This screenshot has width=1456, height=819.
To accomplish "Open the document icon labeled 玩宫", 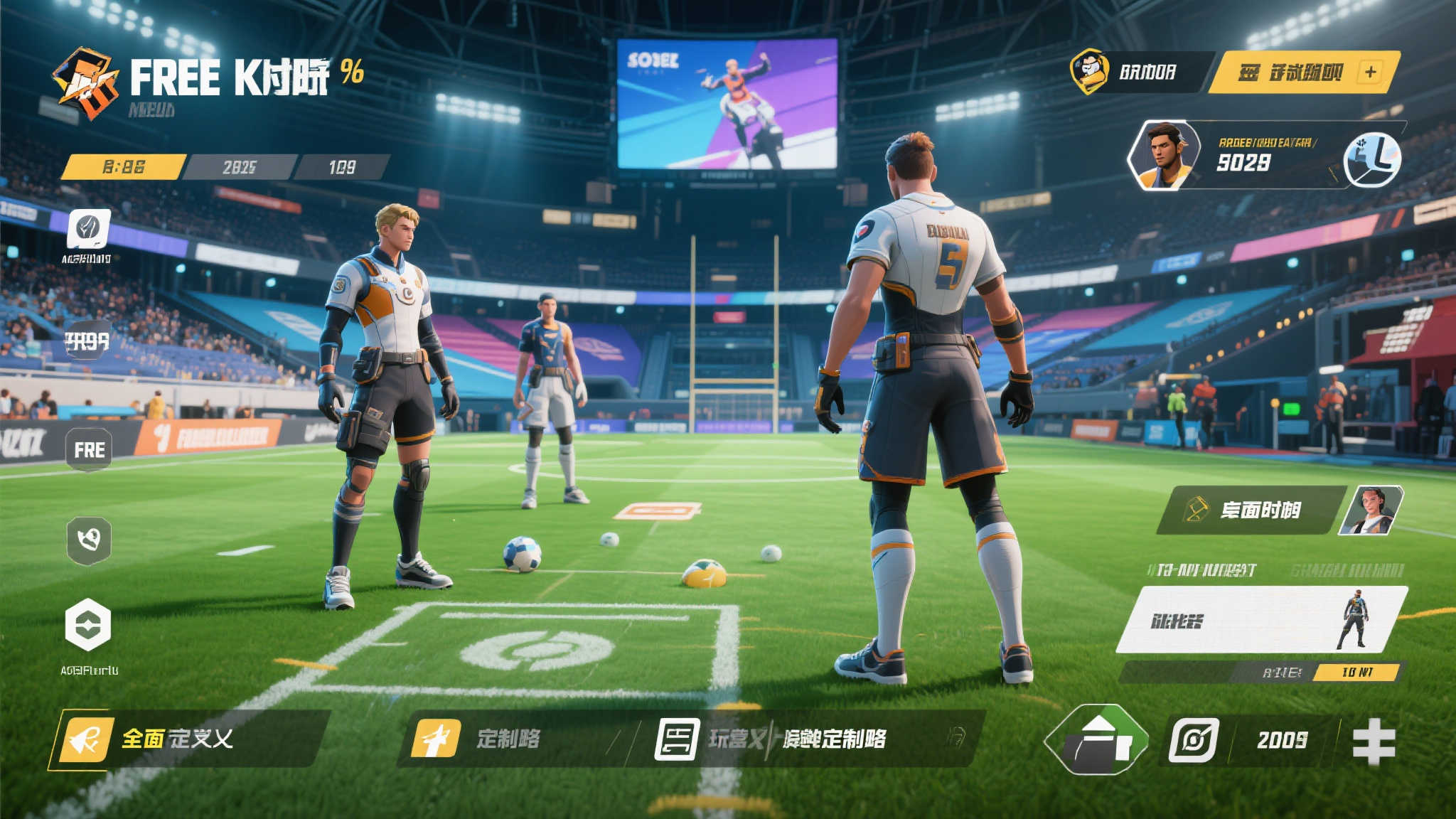I will click(x=676, y=739).
